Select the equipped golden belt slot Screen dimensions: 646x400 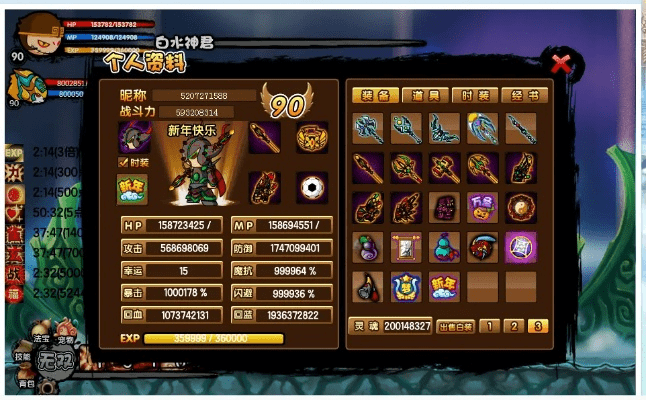pos(313,137)
